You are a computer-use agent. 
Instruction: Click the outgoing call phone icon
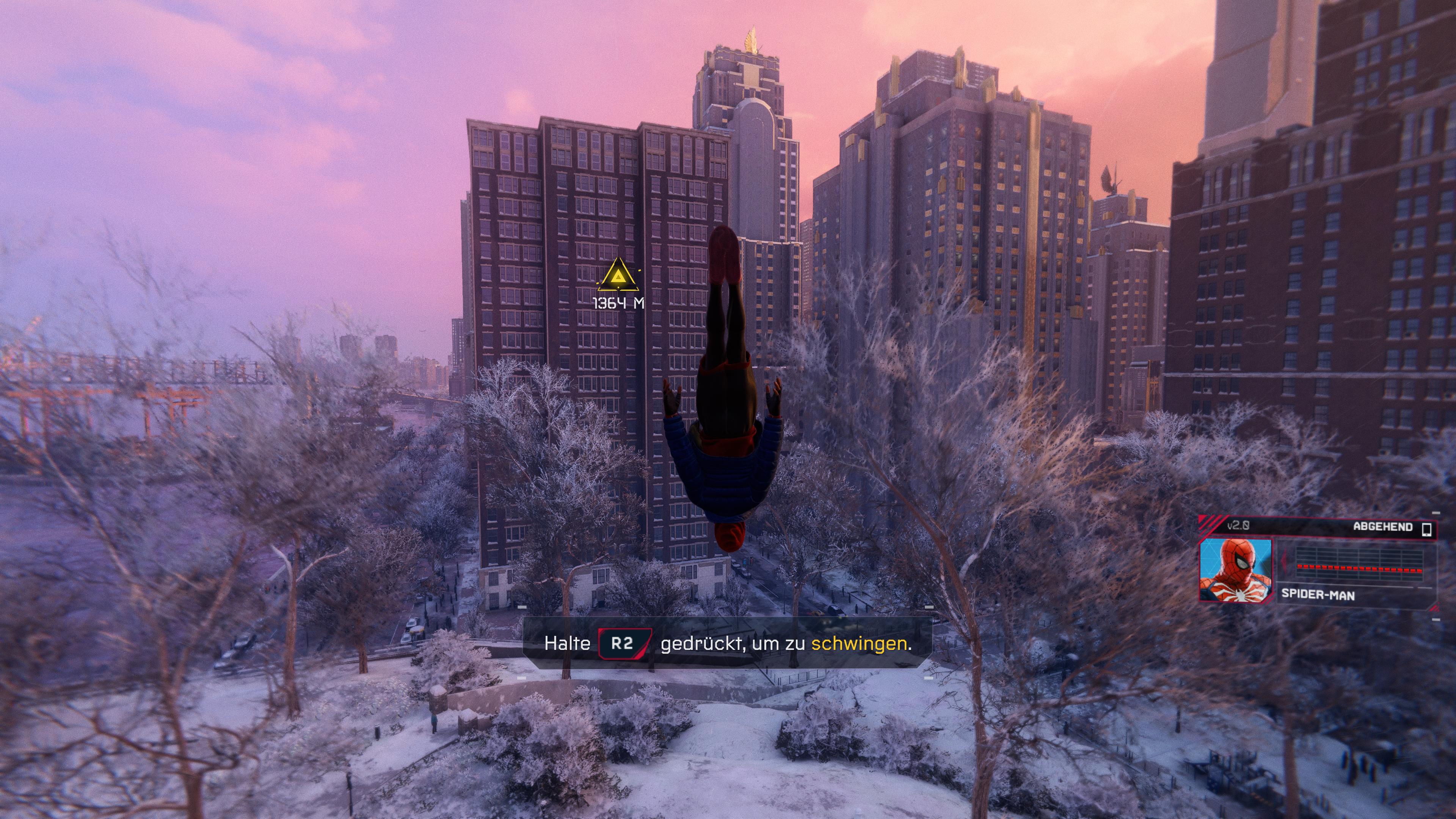tap(1426, 529)
